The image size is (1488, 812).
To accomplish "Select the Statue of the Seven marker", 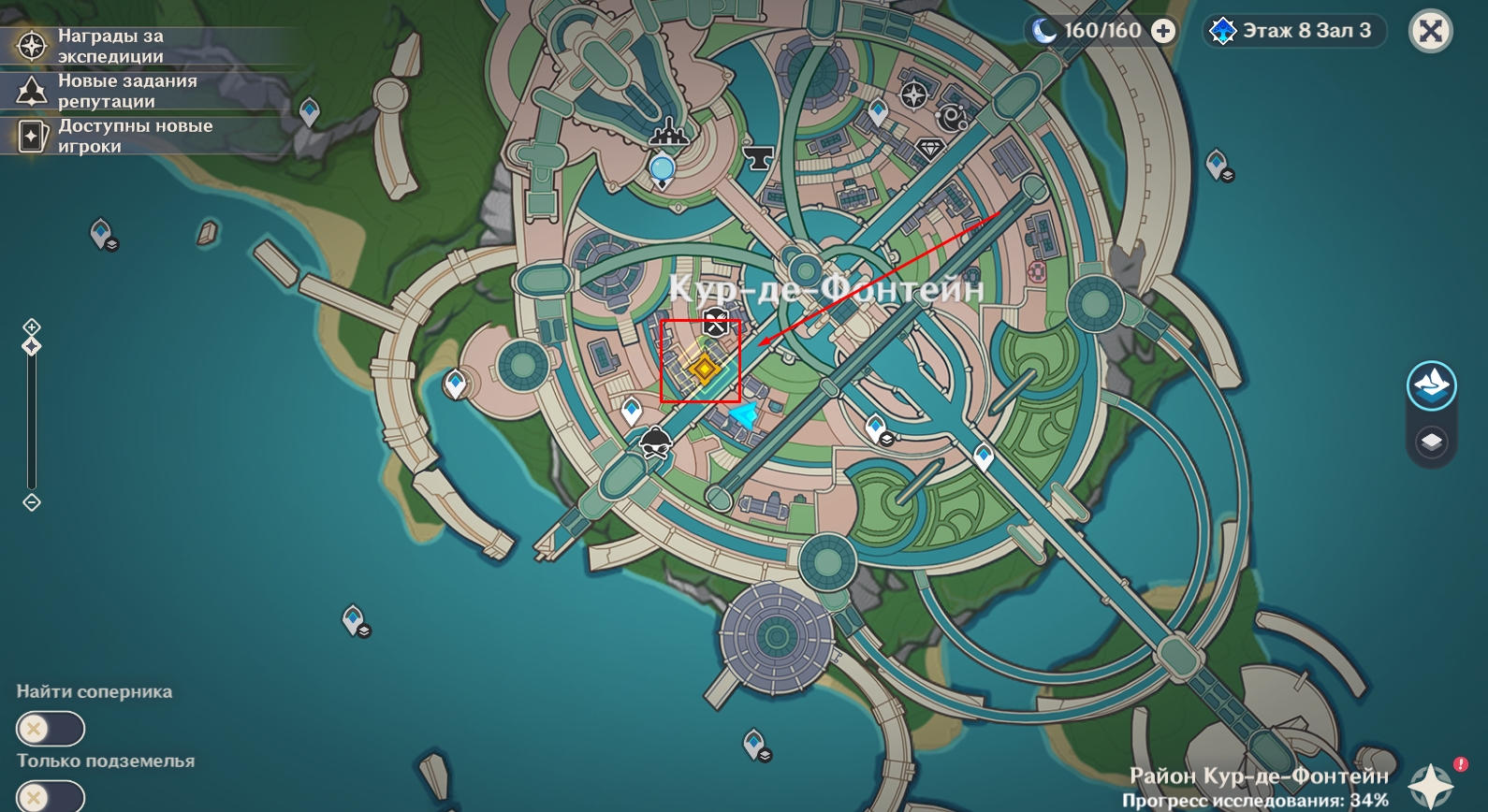I will 663,169.
